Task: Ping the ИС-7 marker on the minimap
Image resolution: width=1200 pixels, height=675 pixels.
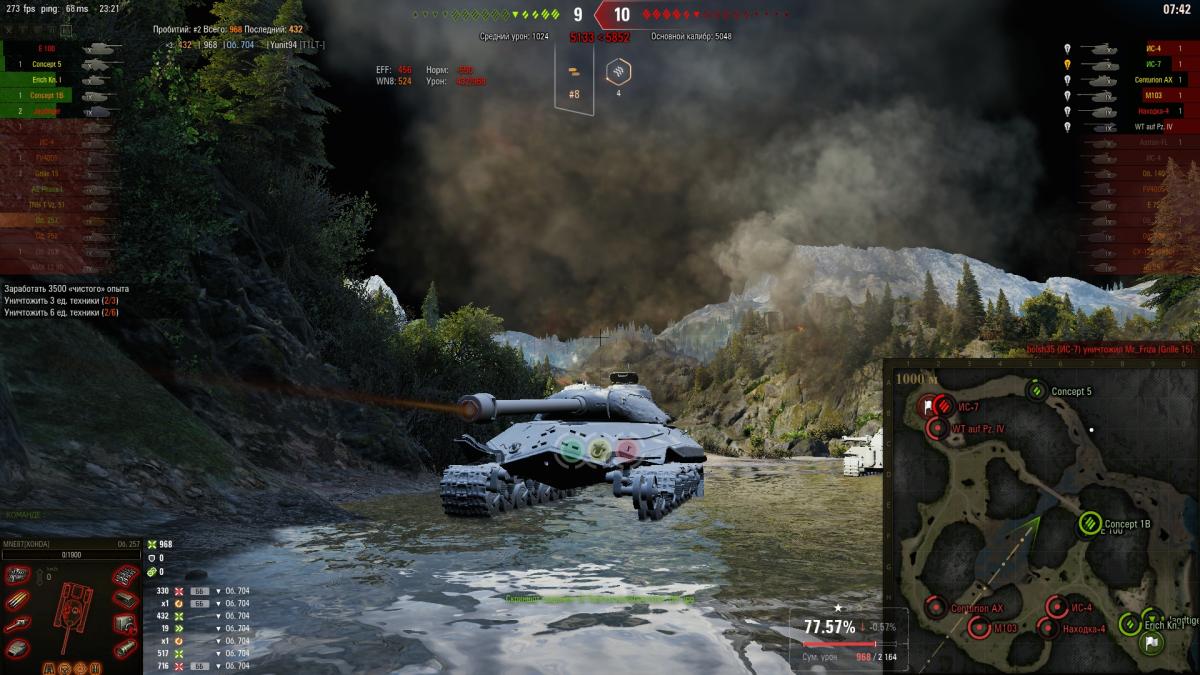Action: 942,406
